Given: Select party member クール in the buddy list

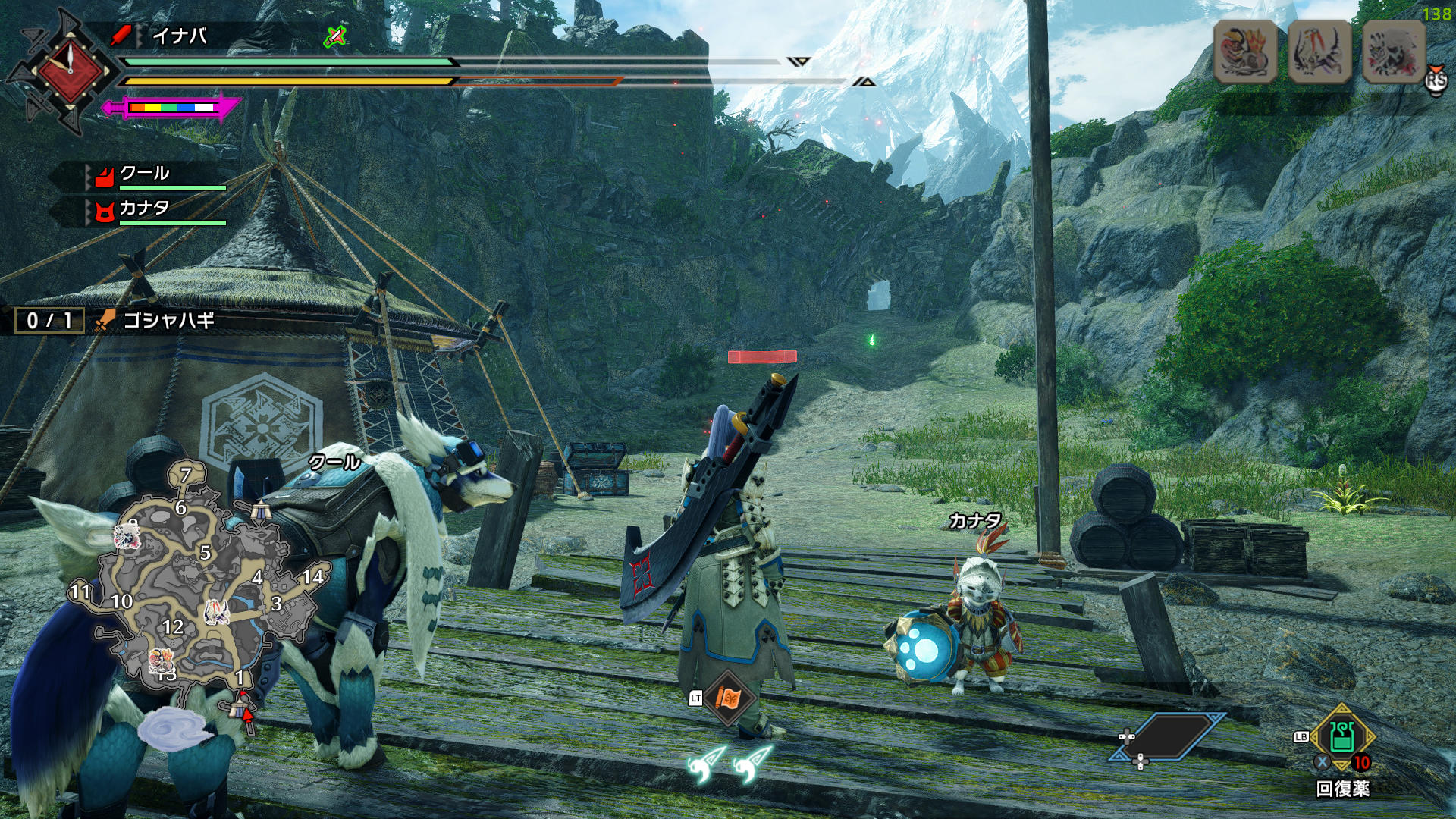Looking at the screenshot, I should (x=144, y=174).
